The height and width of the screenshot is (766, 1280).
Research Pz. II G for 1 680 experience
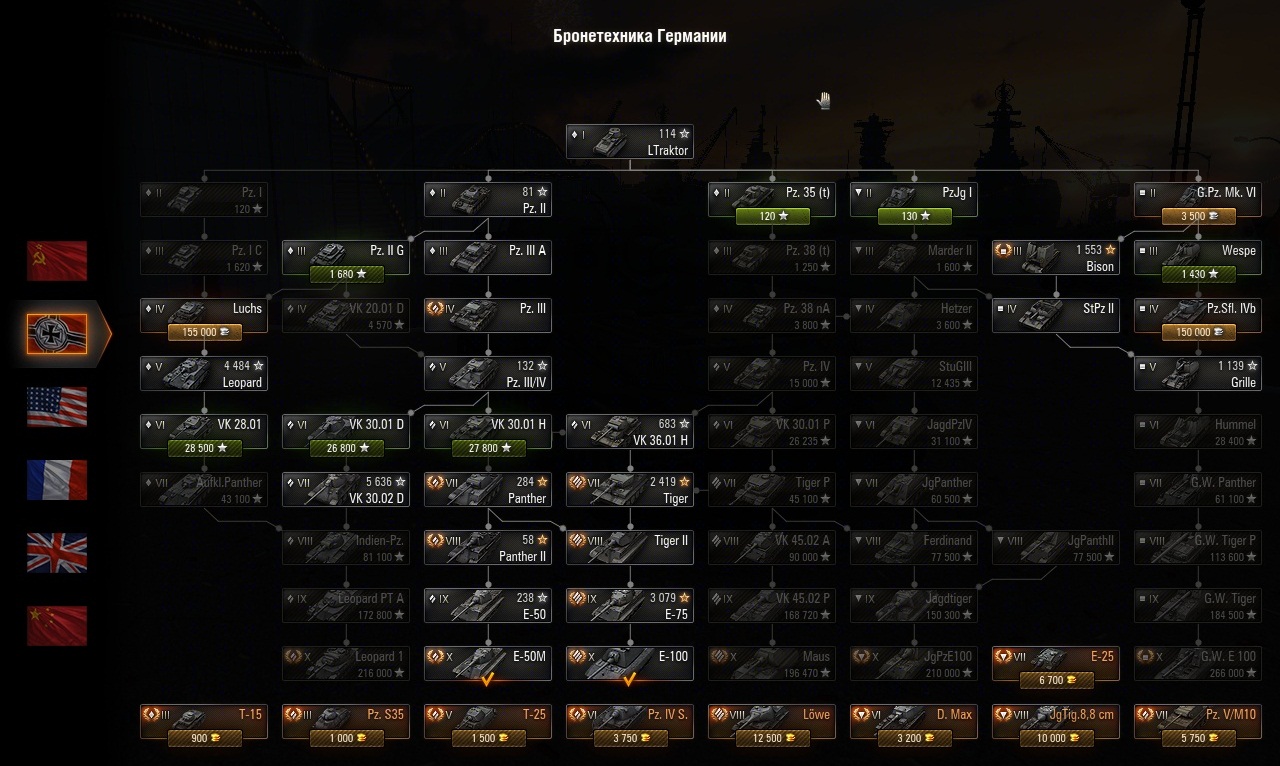point(345,274)
